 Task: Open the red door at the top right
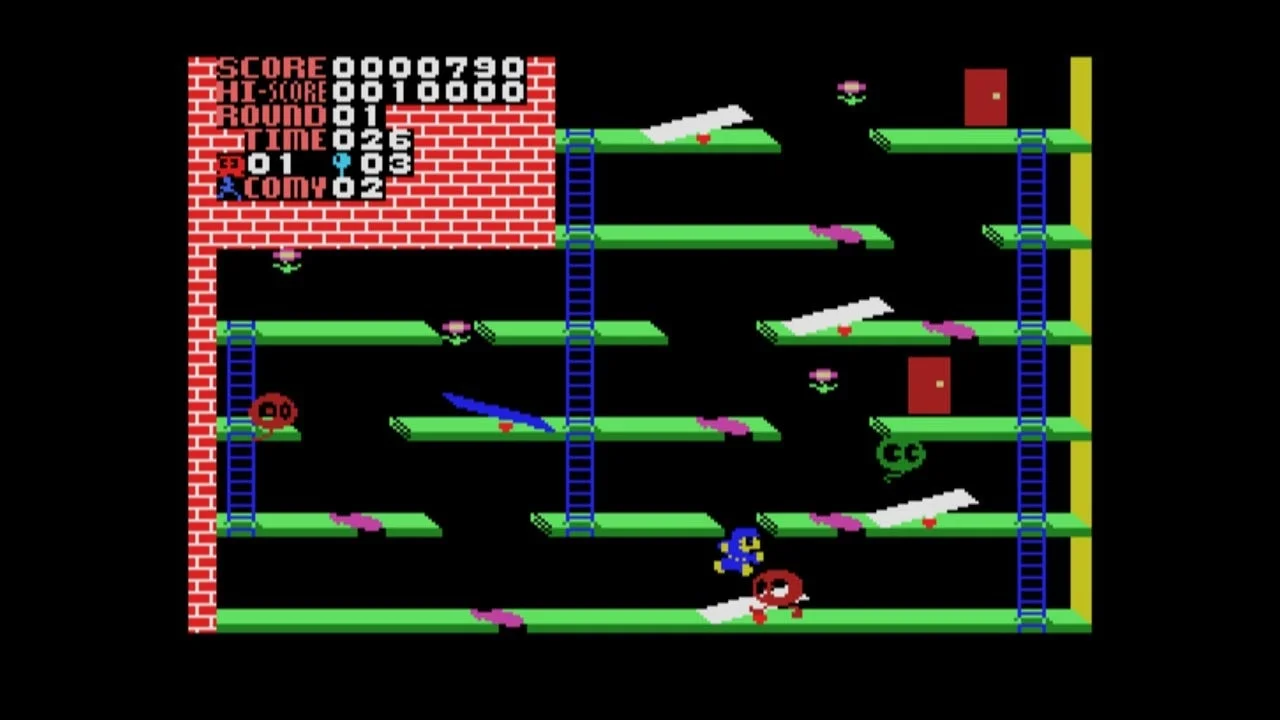click(x=987, y=95)
